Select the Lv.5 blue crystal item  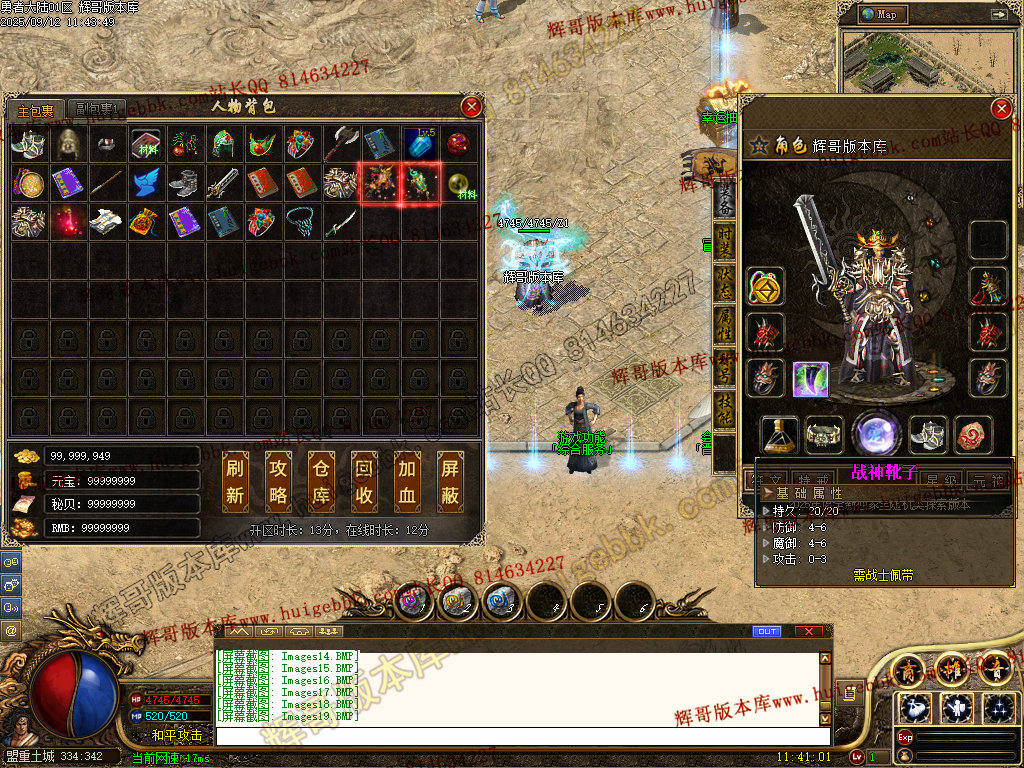pos(419,143)
